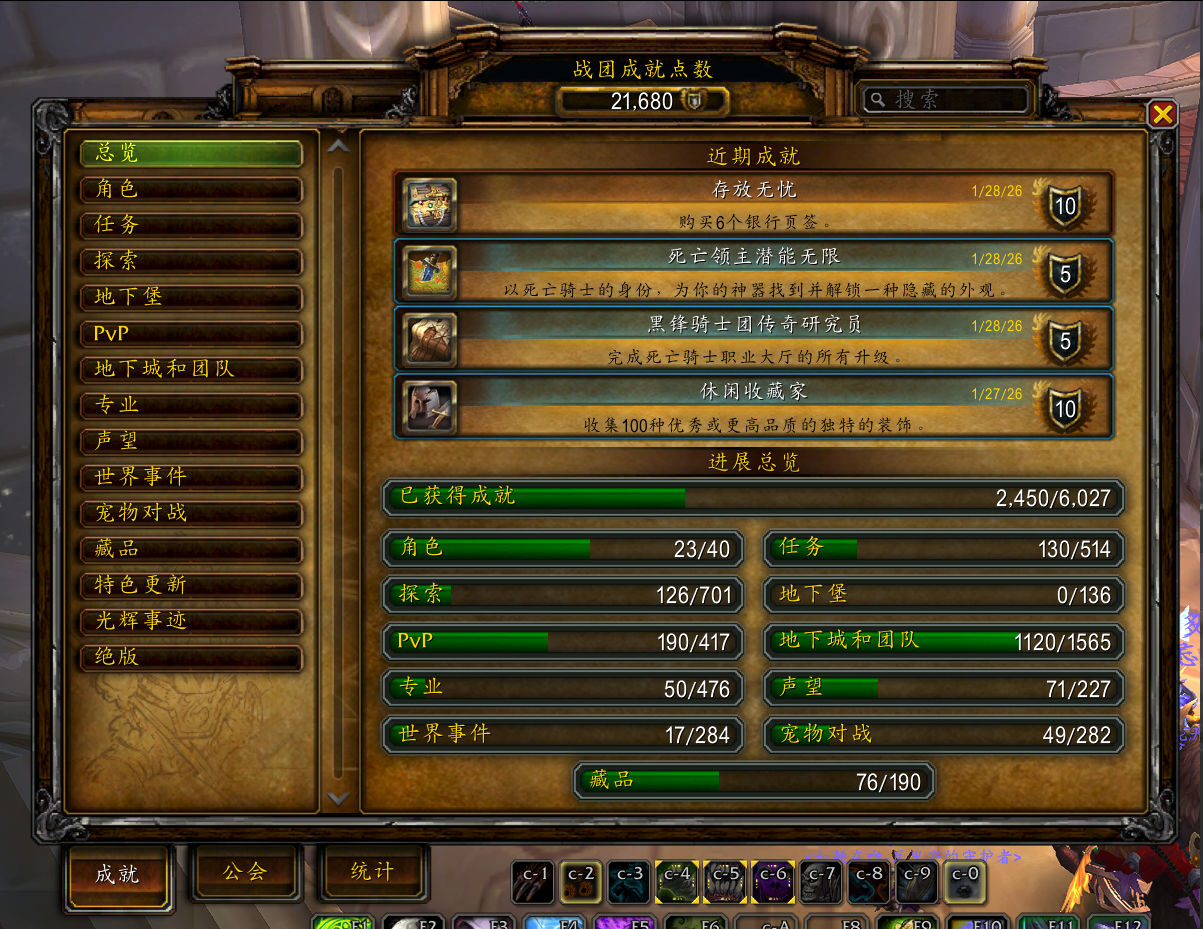Click the 休闲收藏家 achievement entry

[x=752, y=407]
